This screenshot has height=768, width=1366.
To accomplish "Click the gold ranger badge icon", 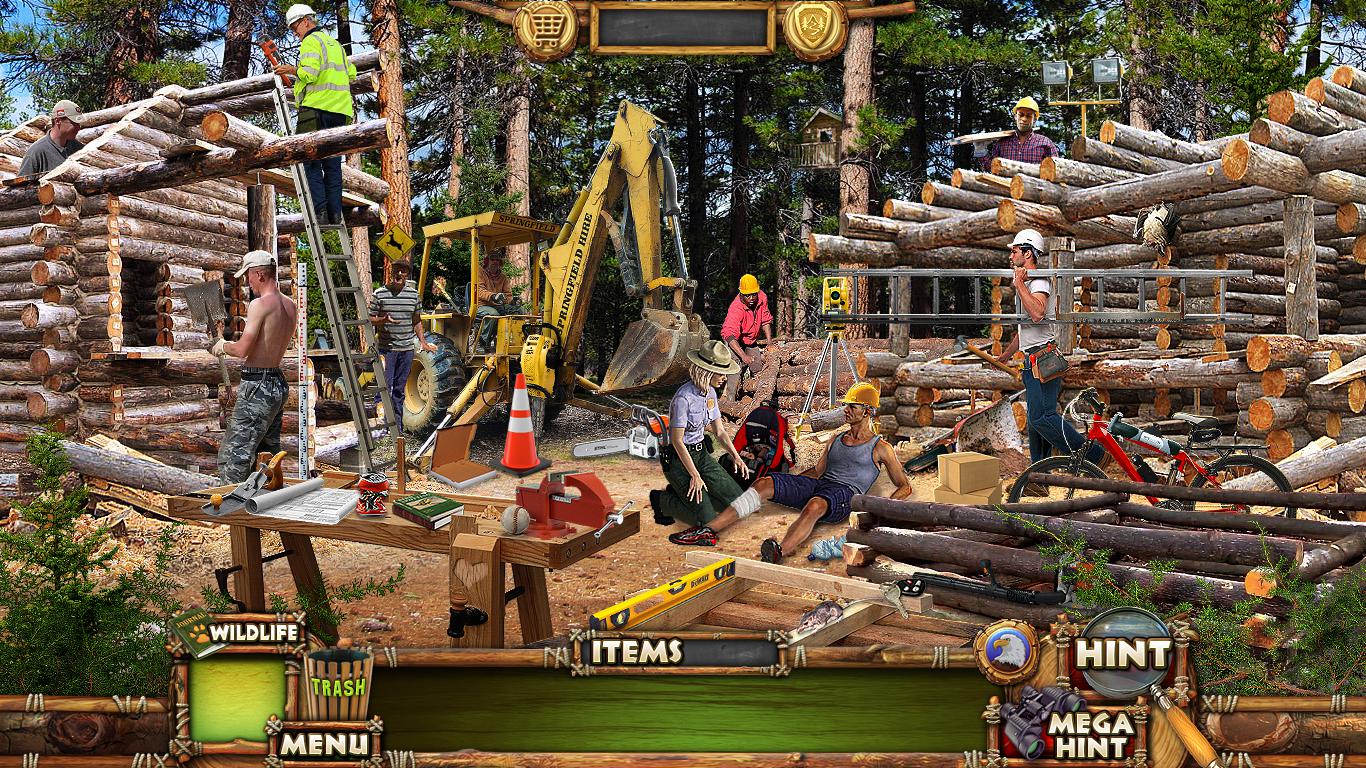I will pyautogui.click(x=815, y=29).
